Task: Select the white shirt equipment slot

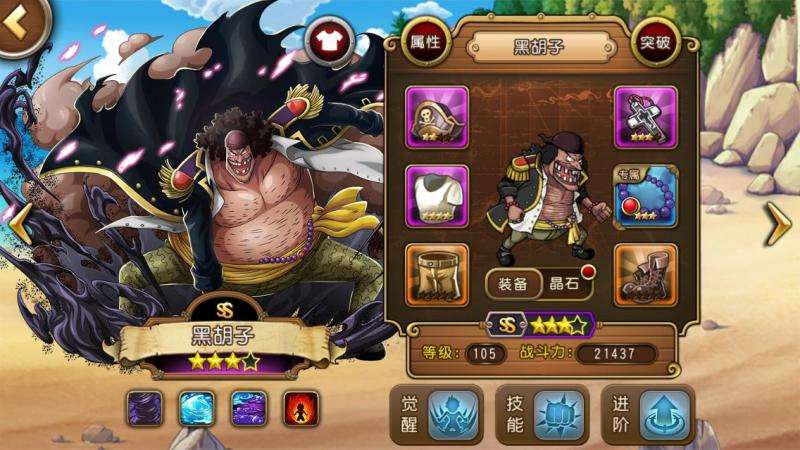Action: pyautogui.click(x=438, y=193)
